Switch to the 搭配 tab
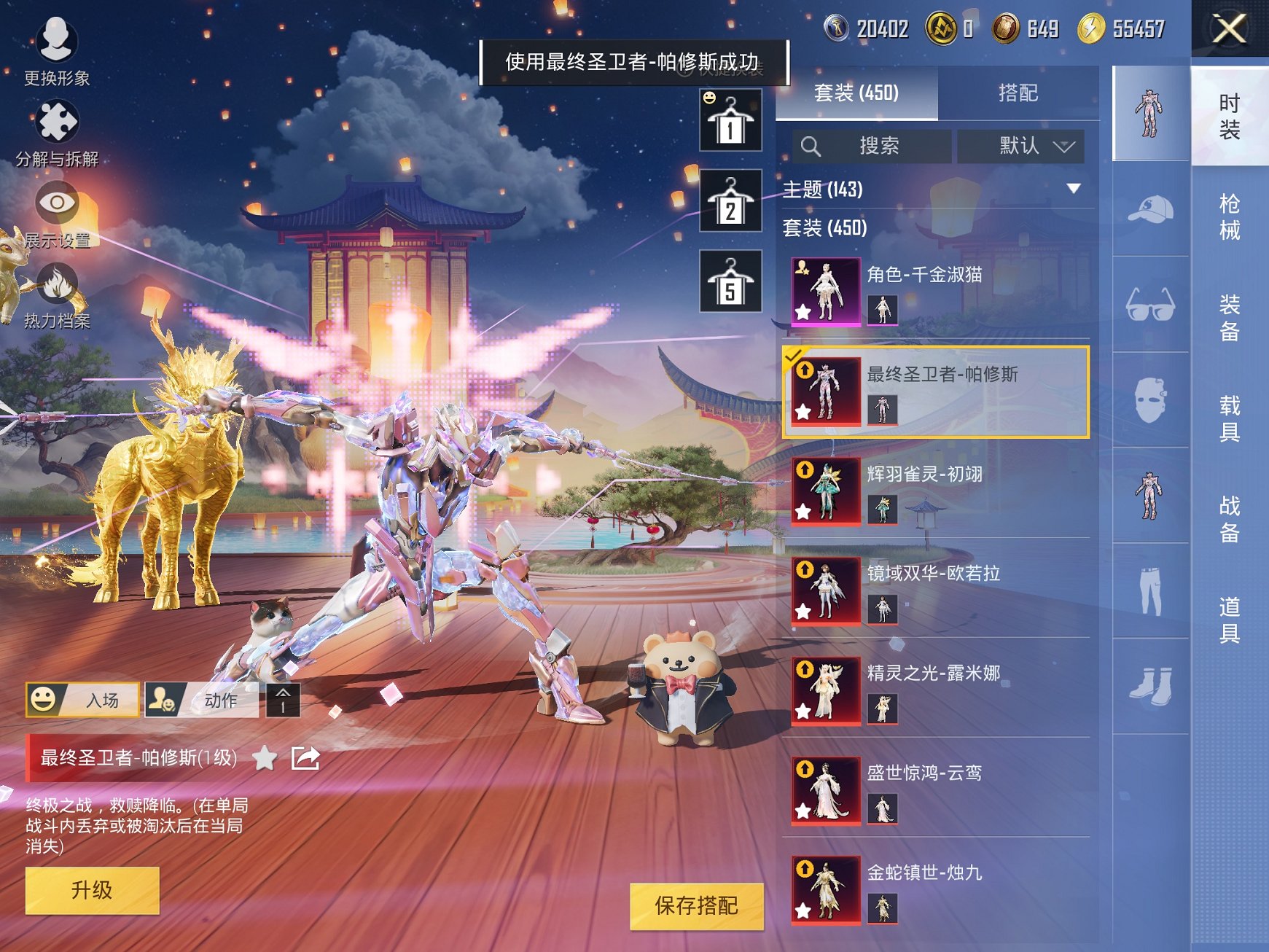The height and width of the screenshot is (952, 1269). click(1018, 91)
